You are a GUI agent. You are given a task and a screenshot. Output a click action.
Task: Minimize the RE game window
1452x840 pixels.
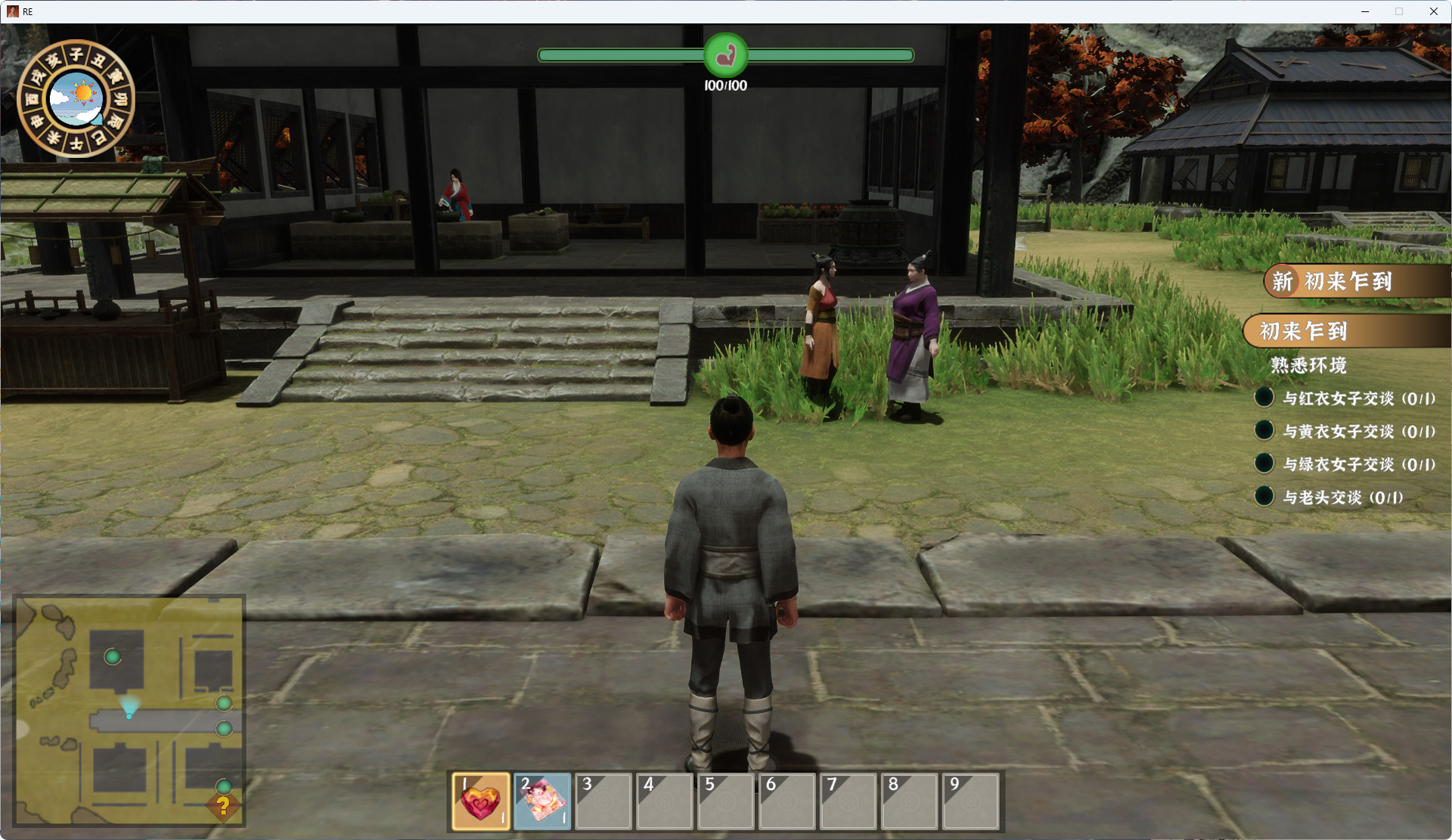pos(1365,11)
